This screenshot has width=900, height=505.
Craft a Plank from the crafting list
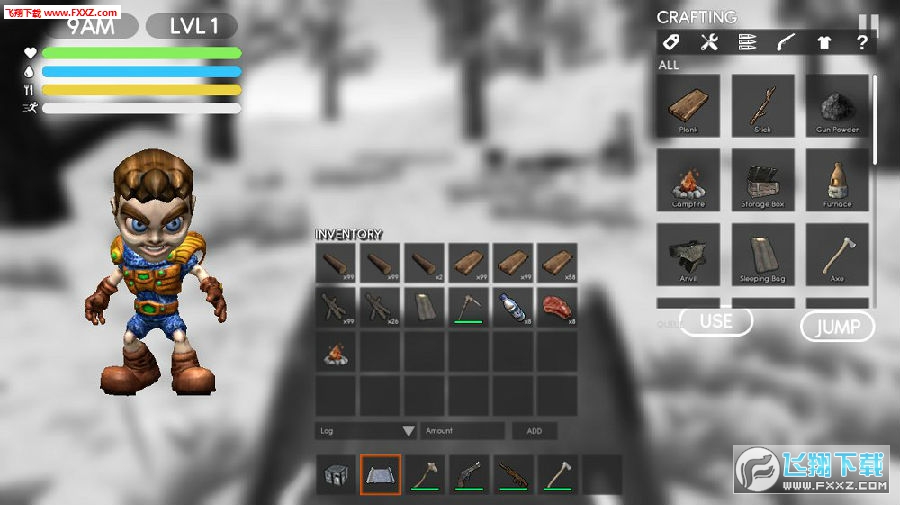coord(687,104)
